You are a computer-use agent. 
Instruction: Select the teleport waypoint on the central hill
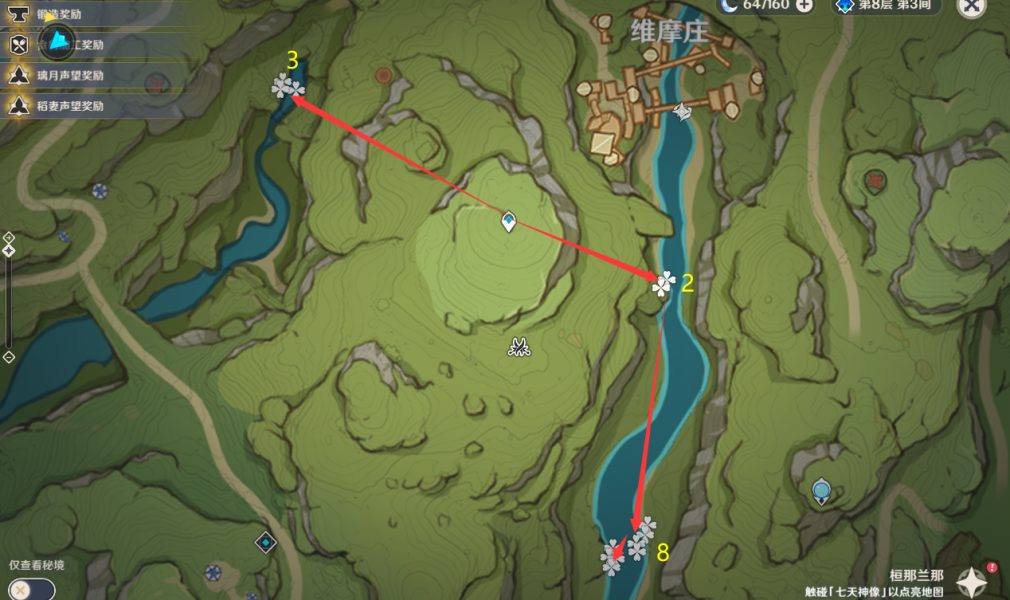509,222
